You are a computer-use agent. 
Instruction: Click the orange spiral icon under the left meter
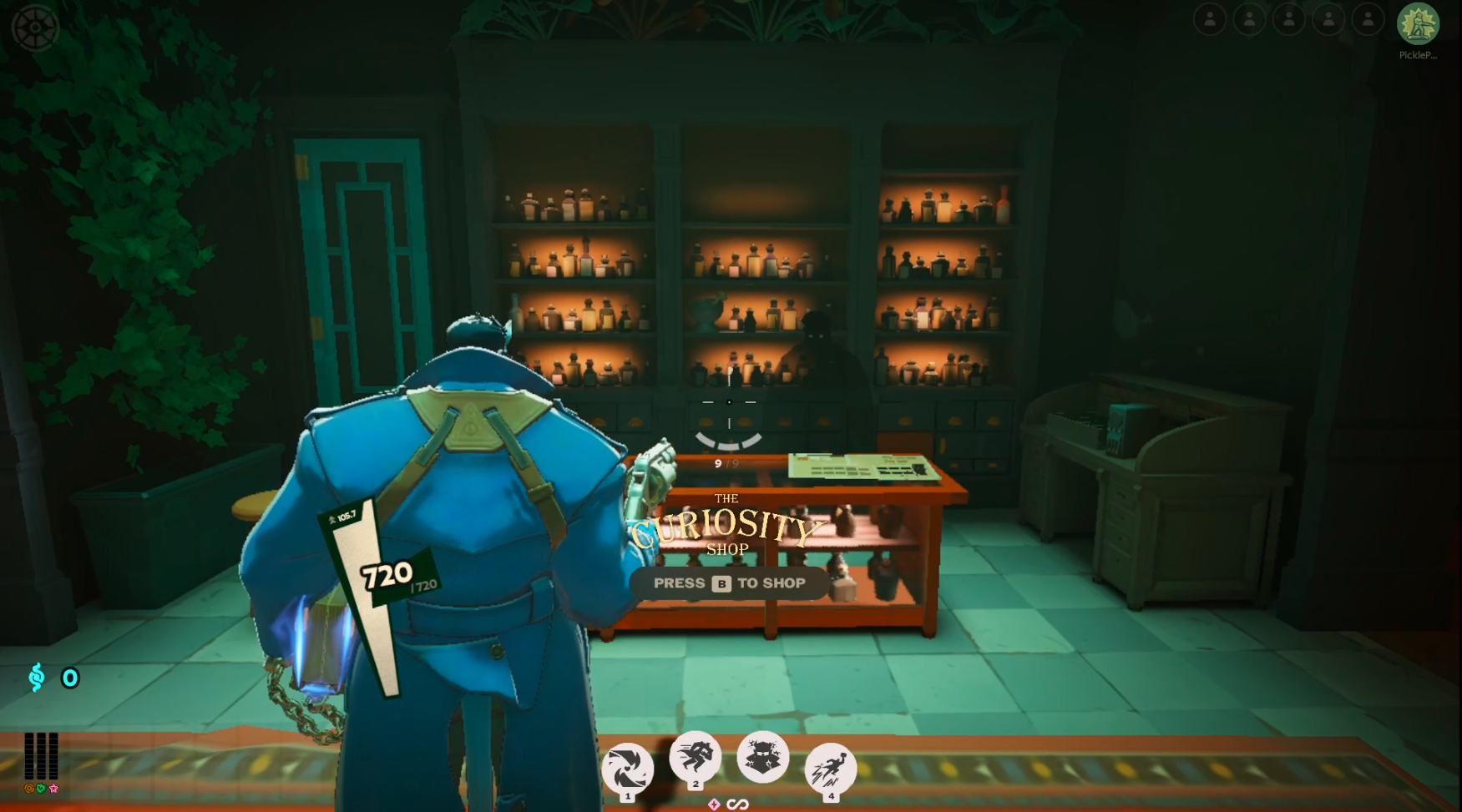click(x=29, y=789)
